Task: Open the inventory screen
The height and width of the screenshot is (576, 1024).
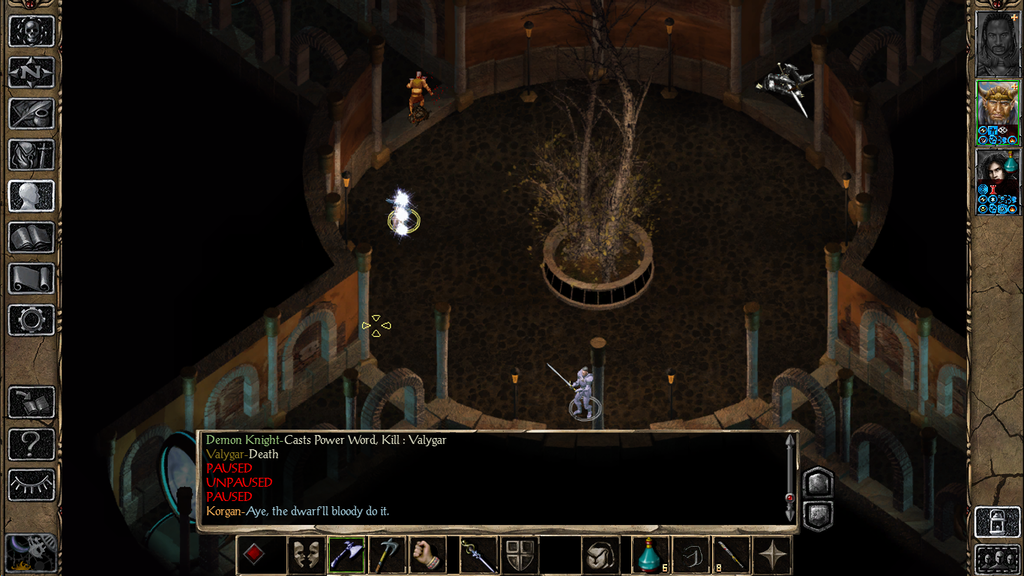Action: pos(31,154)
